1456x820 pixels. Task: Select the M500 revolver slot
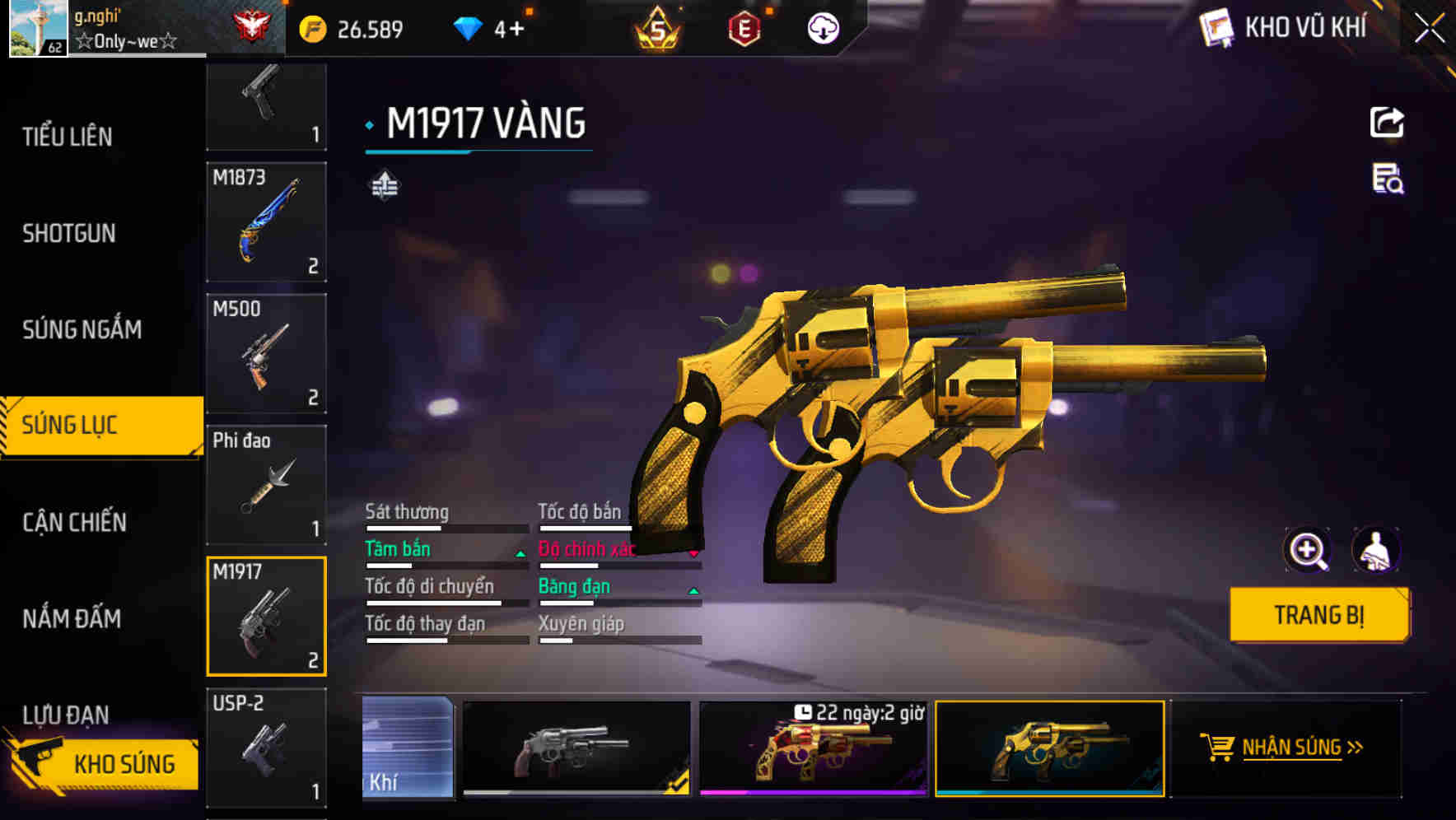tap(266, 354)
